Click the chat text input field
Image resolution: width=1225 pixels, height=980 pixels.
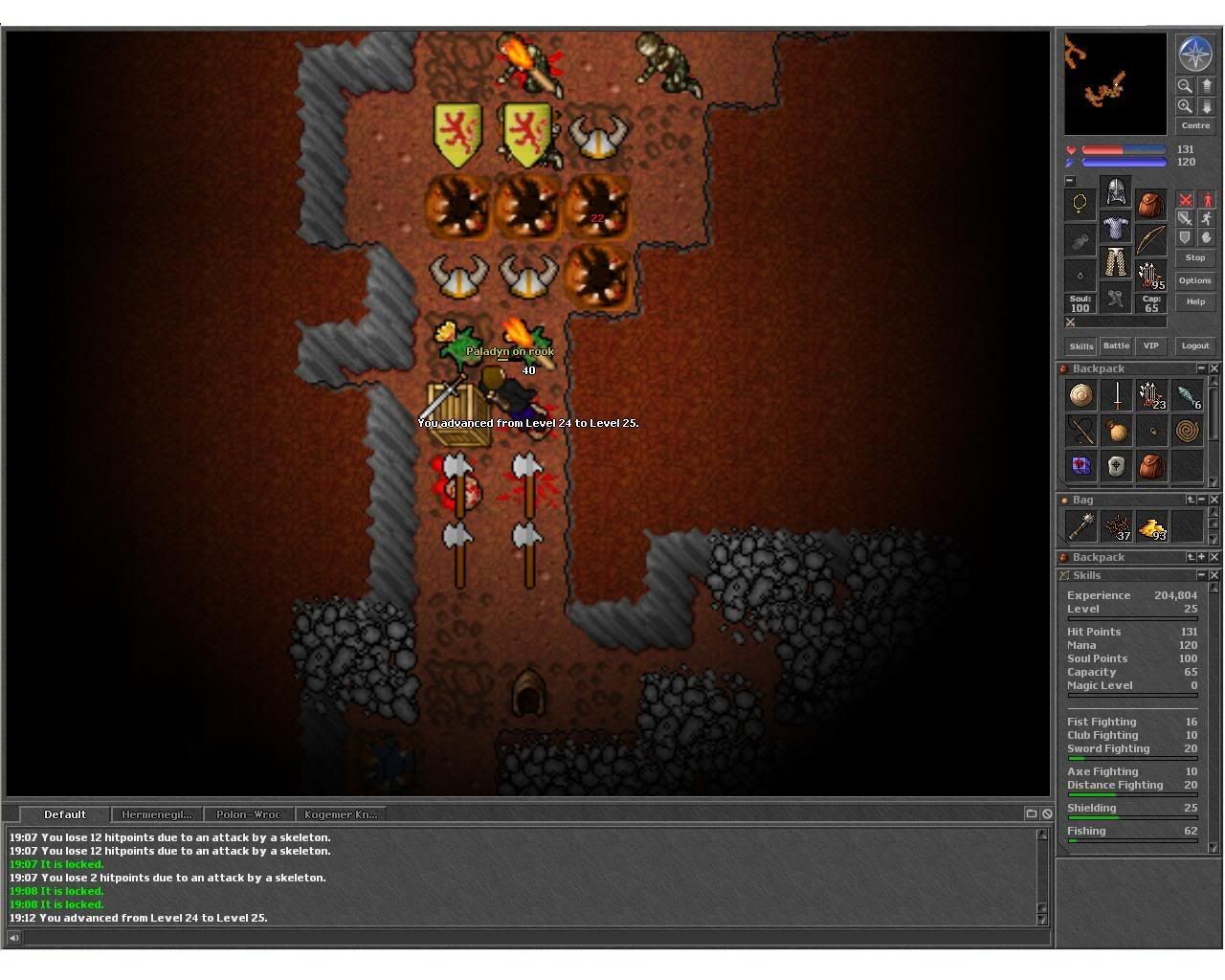coord(526,938)
